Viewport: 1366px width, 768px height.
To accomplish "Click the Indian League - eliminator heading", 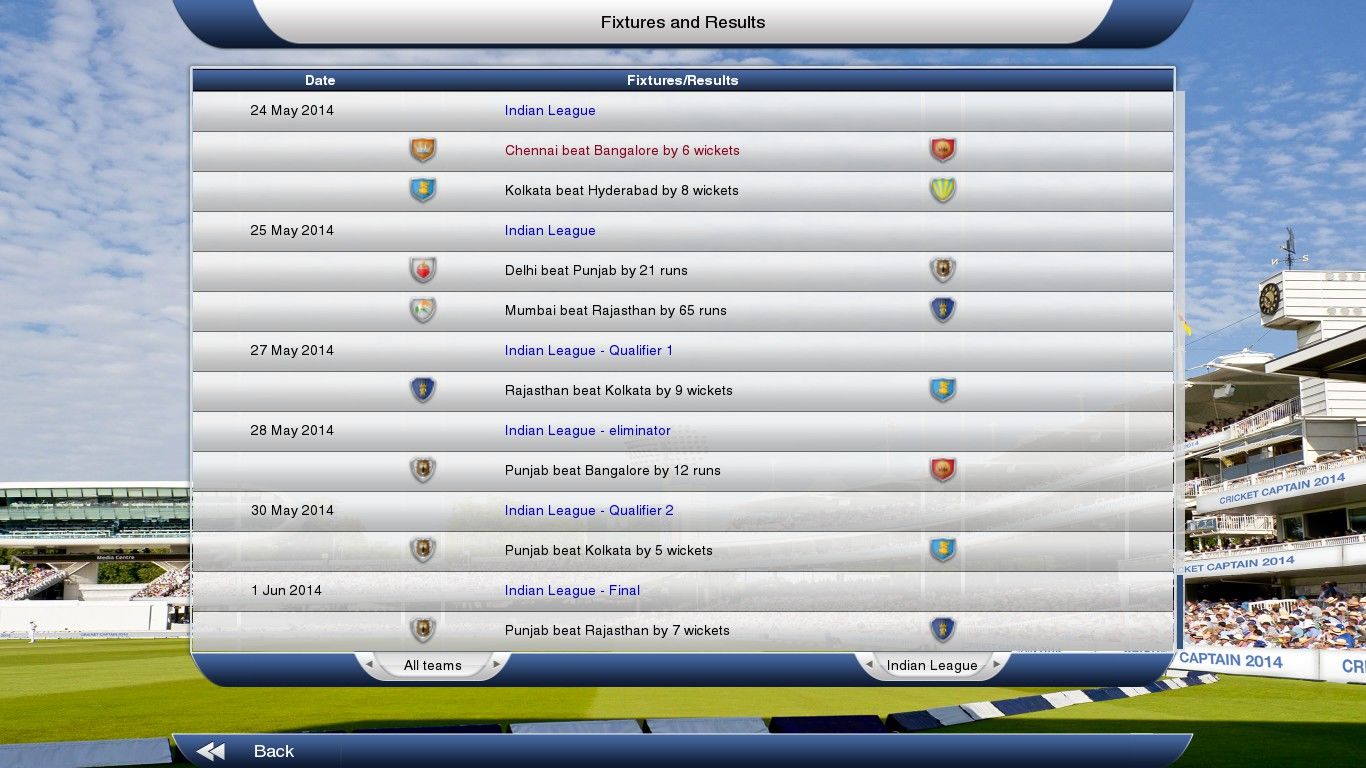I will pyautogui.click(x=587, y=431).
